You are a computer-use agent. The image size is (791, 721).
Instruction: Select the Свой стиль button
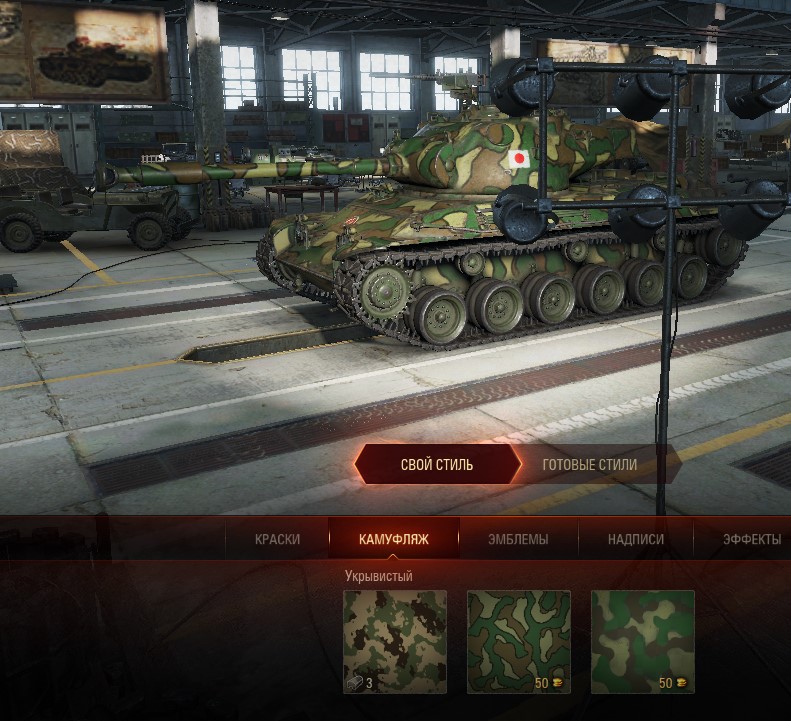point(437,465)
